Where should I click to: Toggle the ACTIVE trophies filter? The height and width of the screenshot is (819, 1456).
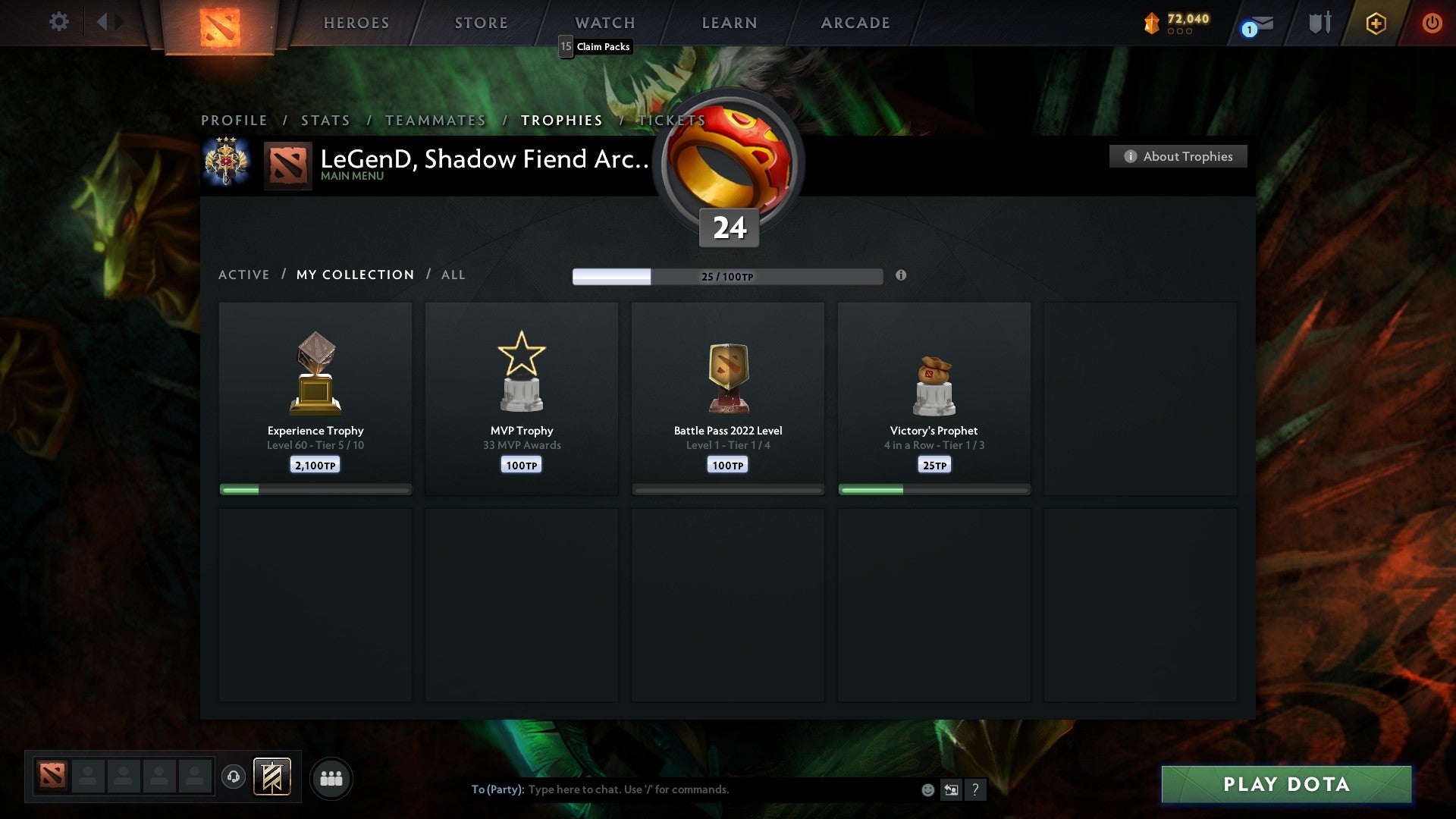click(244, 275)
